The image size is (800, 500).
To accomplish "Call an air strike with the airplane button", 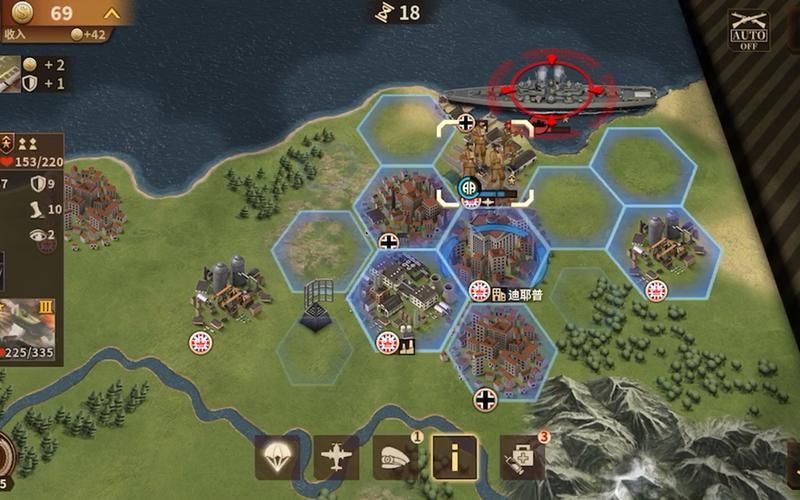I will point(336,458).
